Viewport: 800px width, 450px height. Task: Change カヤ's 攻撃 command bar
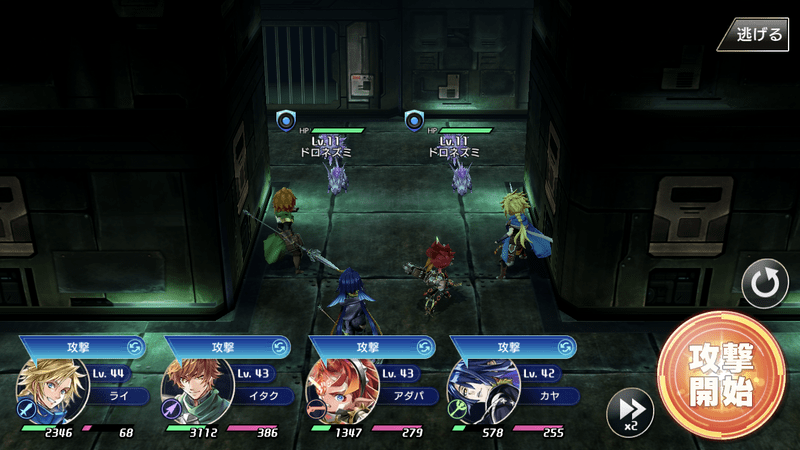click(x=512, y=347)
